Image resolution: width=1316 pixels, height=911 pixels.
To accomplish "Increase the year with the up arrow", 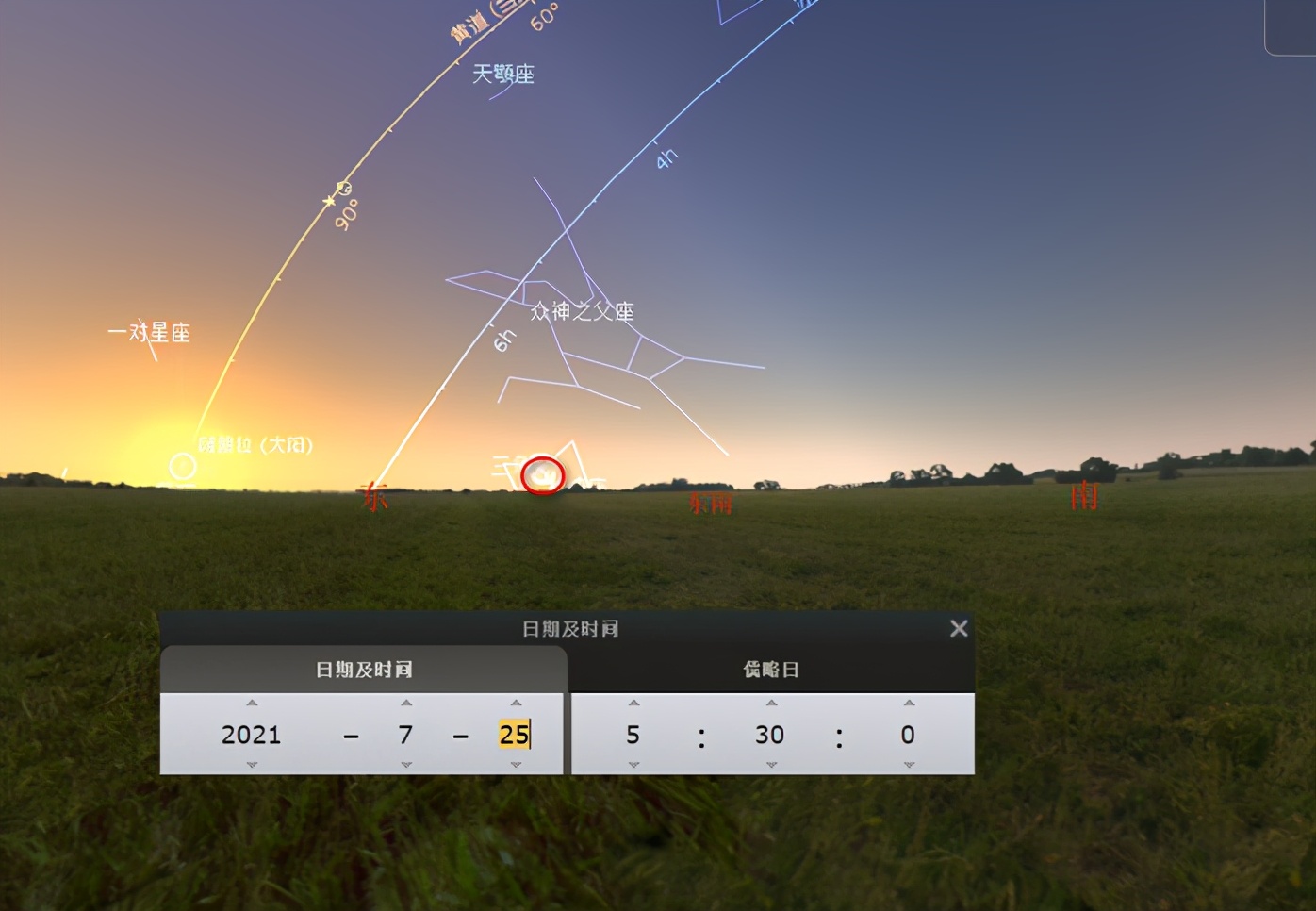I will [x=252, y=704].
